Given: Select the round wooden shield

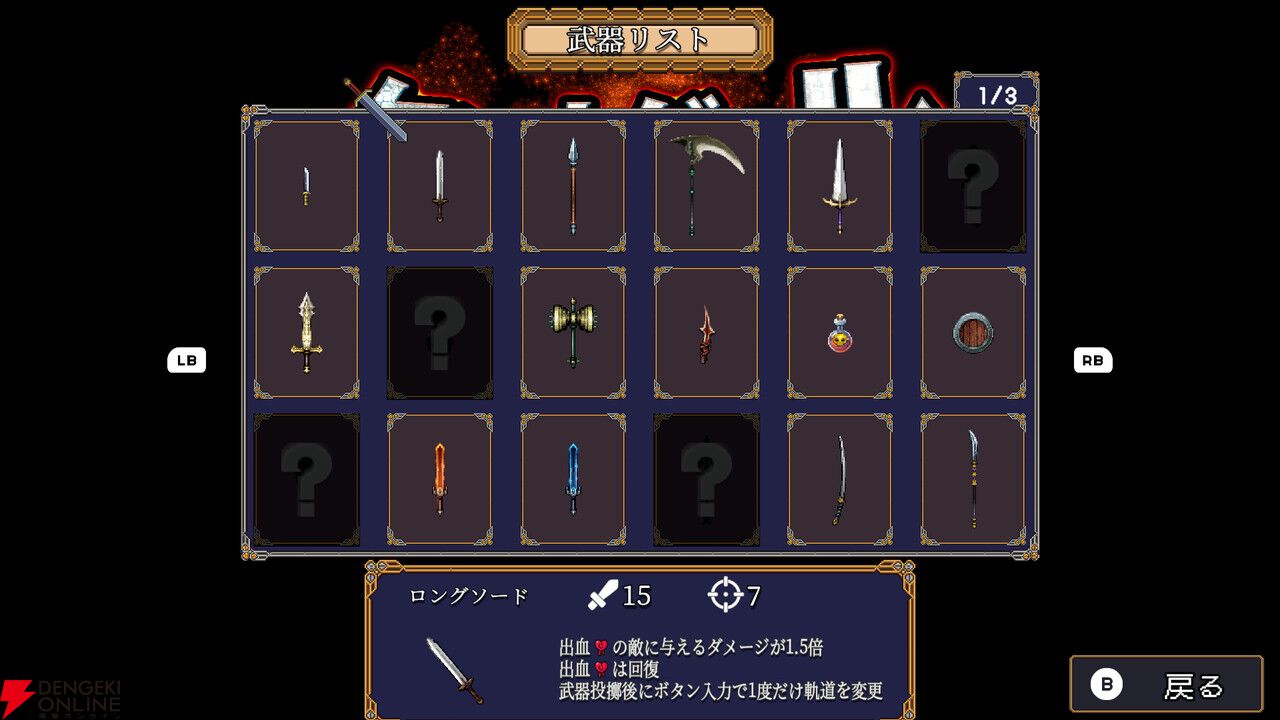Looking at the screenshot, I should 972,333.
